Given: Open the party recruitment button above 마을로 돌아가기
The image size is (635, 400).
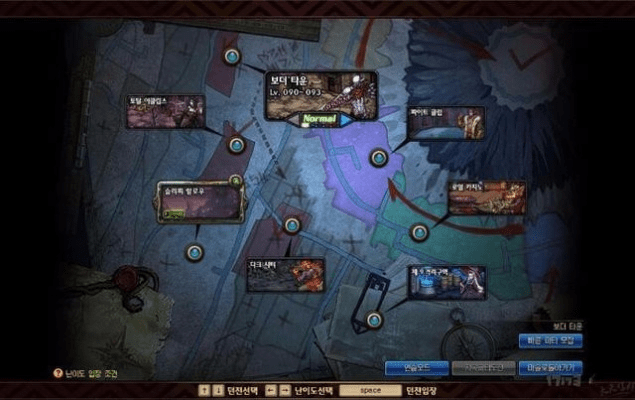Looking at the screenshot, I should [x=551, y=342].
